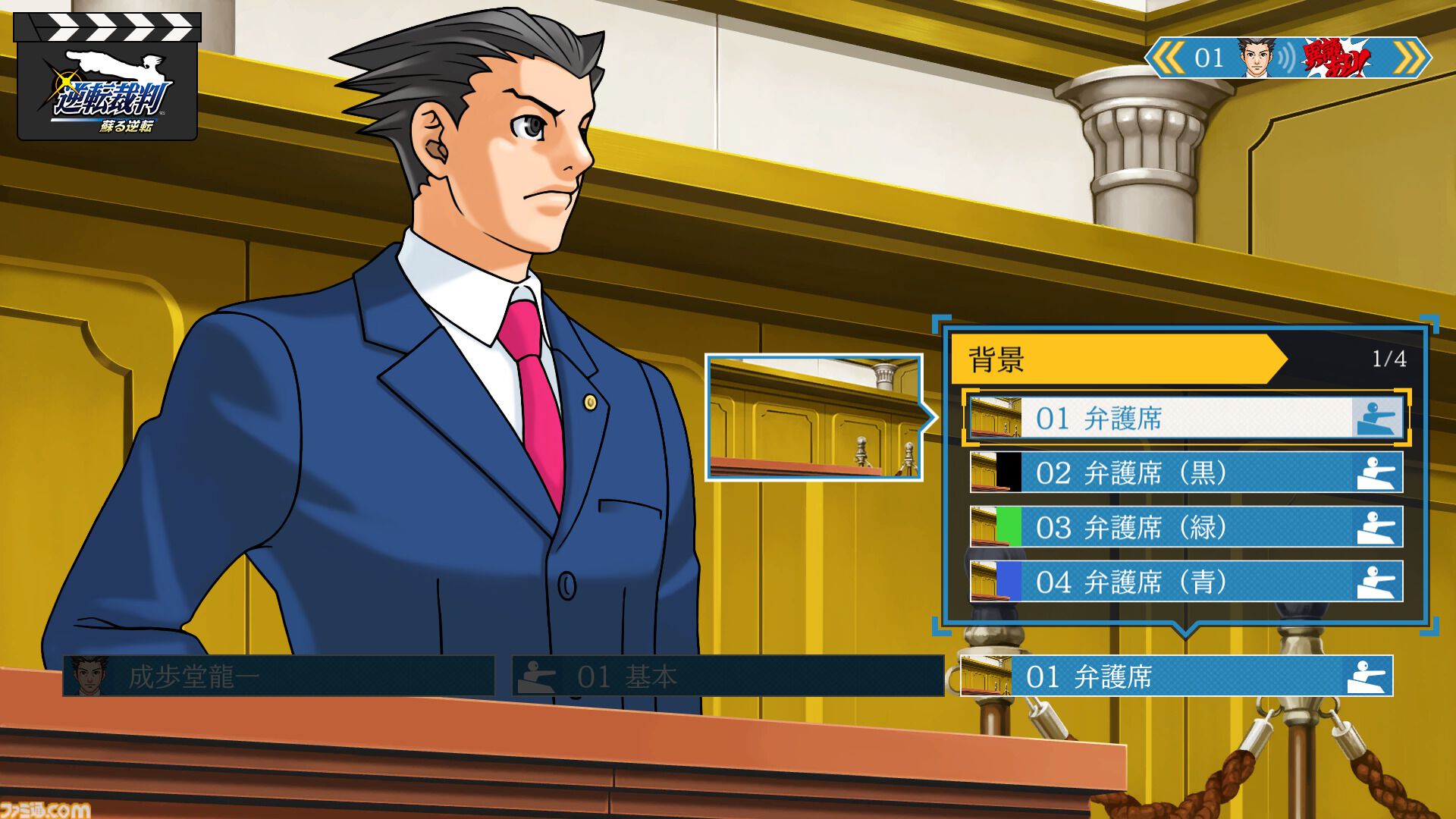Select the 01 弁護席 background entry
Screen dimensions: 1456x819
pyautogui.click(x=1186, y=418)
